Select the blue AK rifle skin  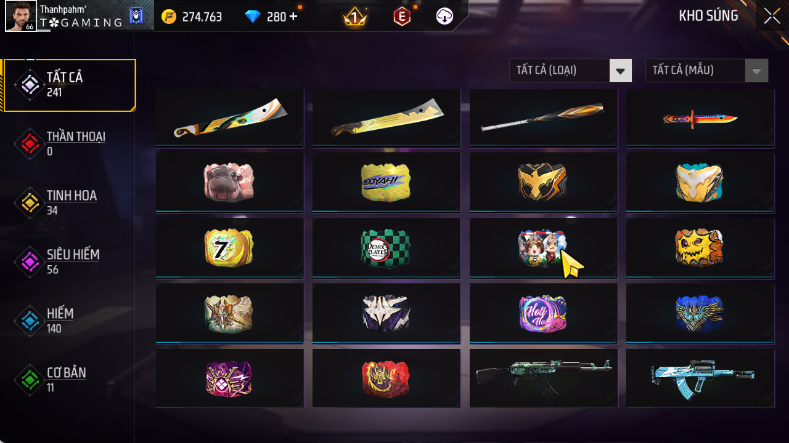coord(699,377)
